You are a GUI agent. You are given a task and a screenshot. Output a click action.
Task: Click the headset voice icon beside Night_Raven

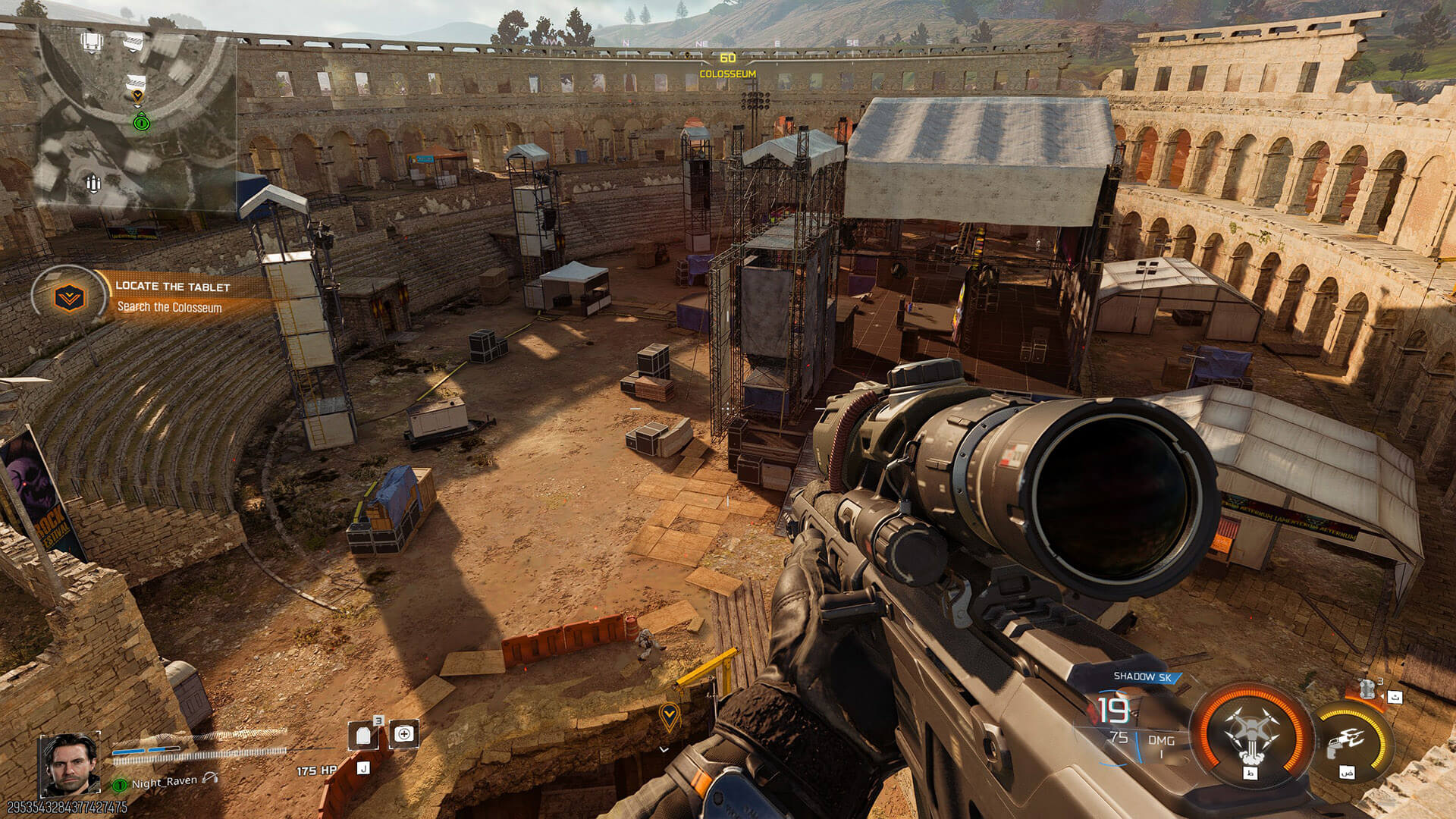pyautogui.click(x=210, y=779)
